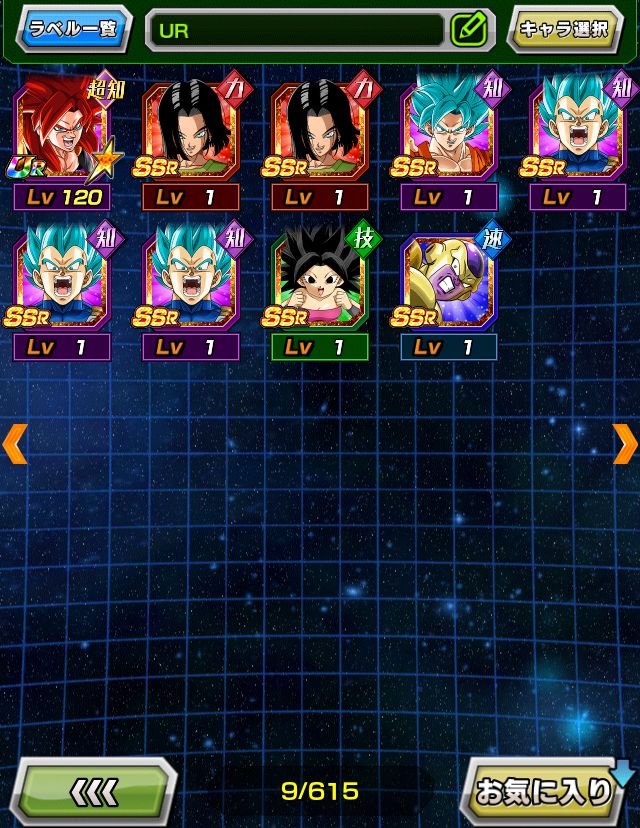Tap the green back arrows button
This screenshot has height=828, width=640.
(x=97, y=792)
